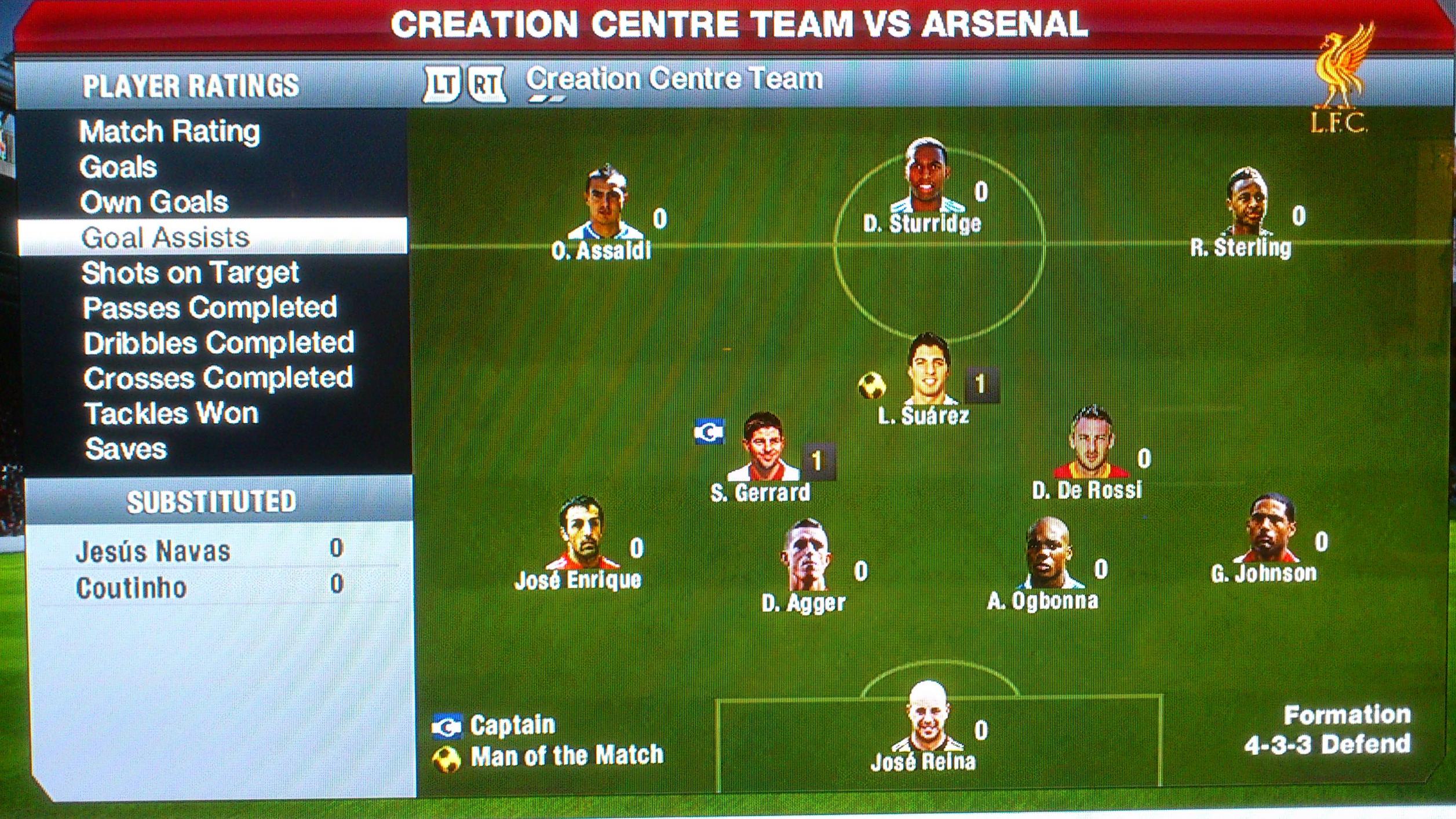The width and height of the screenshot is (1456, 819).
Task: Select Dribbles Completed in the list
Action: pos(218,343)
